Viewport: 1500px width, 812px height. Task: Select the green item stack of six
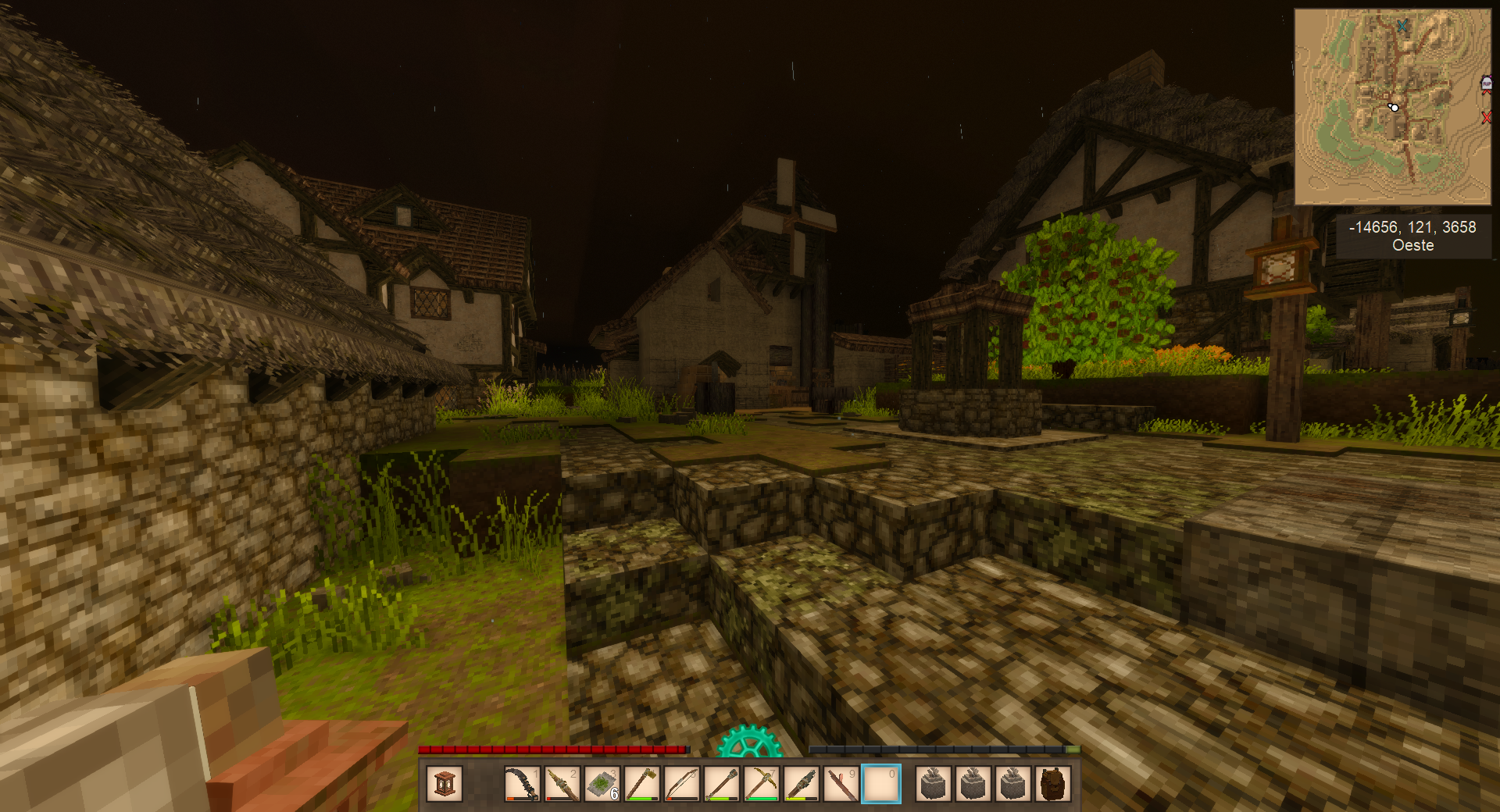point(602,784)
